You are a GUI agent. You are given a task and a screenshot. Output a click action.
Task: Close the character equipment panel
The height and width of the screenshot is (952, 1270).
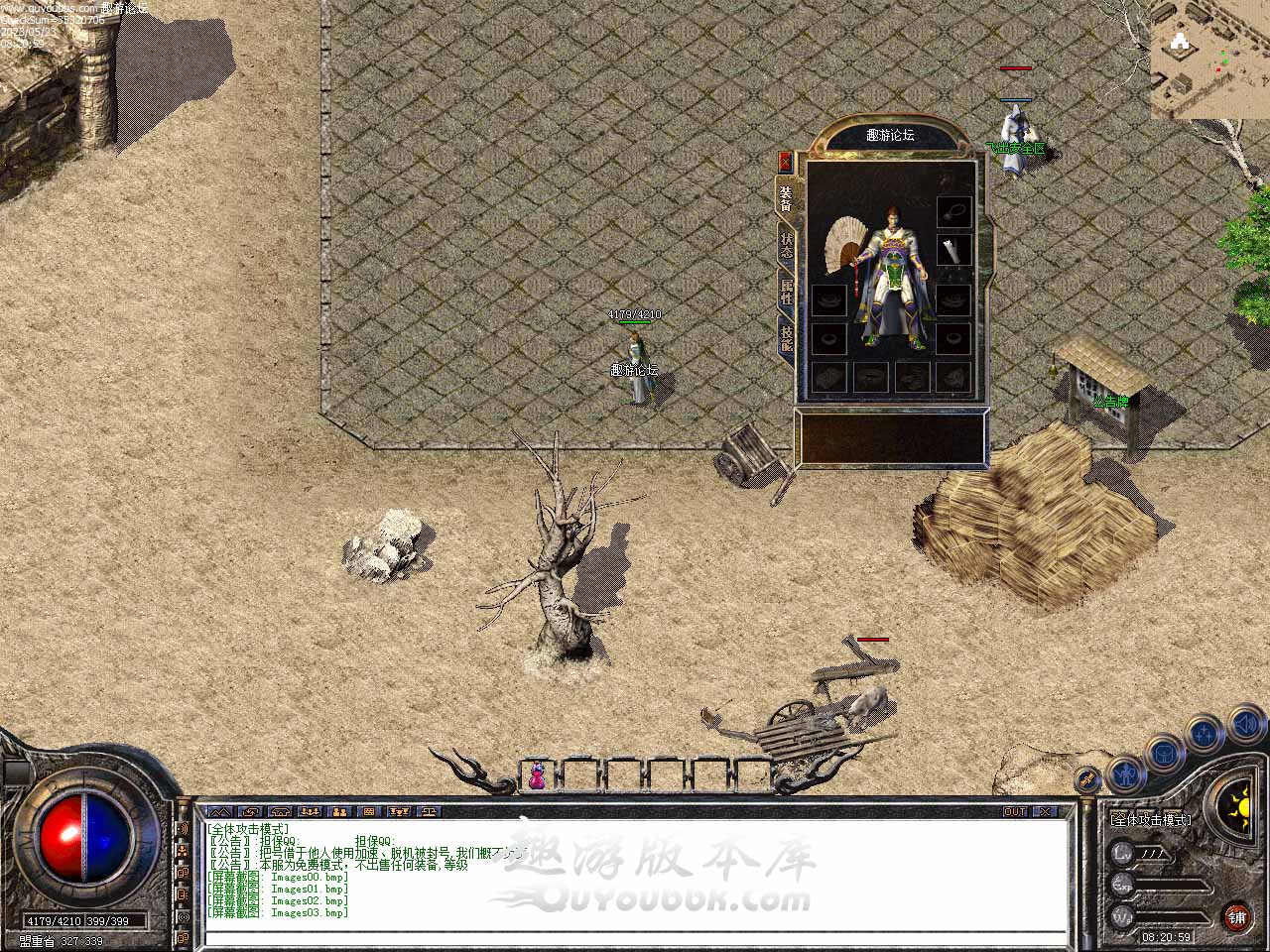coord(786,162)
